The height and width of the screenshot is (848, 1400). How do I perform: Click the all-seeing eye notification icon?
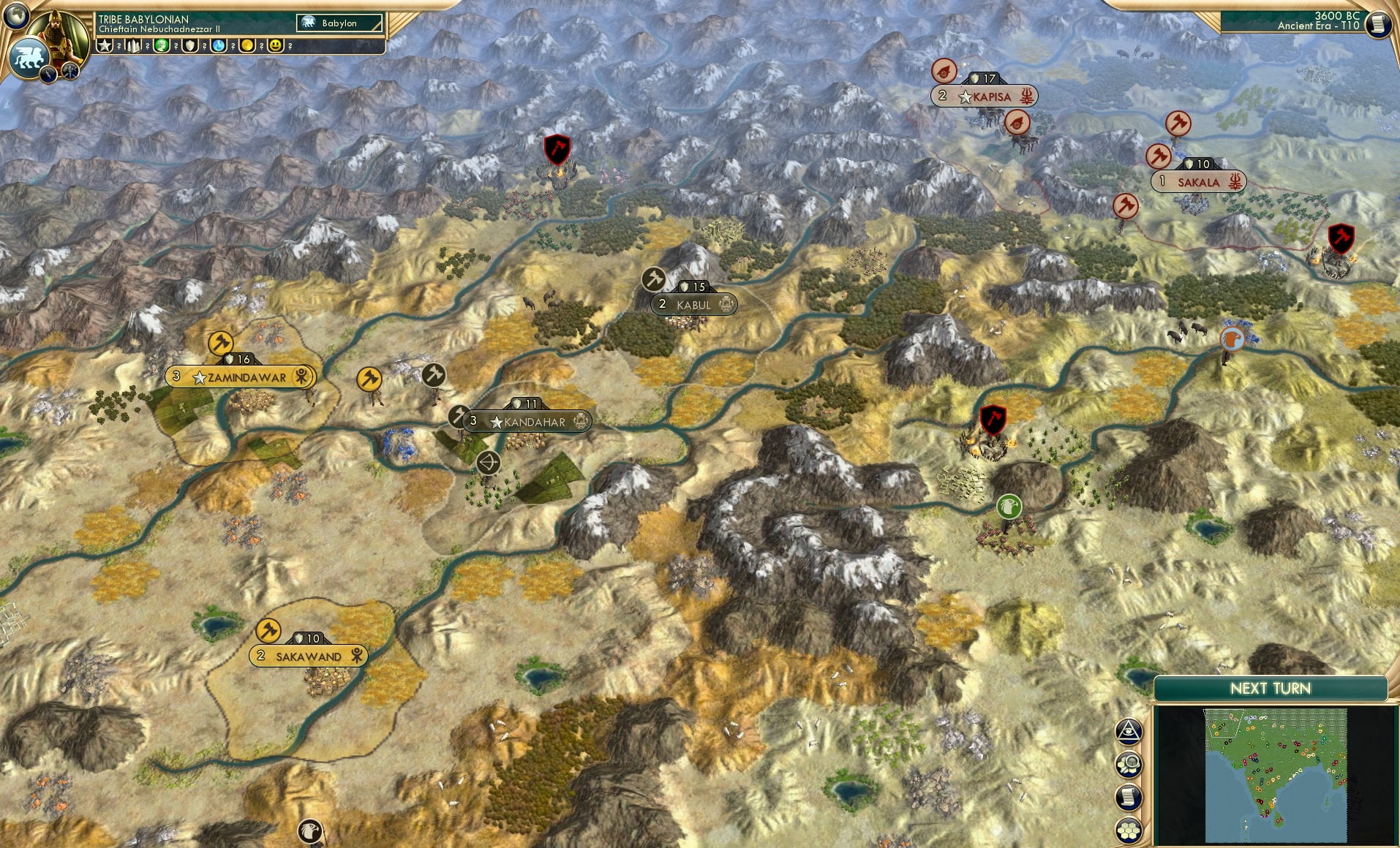tap(1128, 729)
